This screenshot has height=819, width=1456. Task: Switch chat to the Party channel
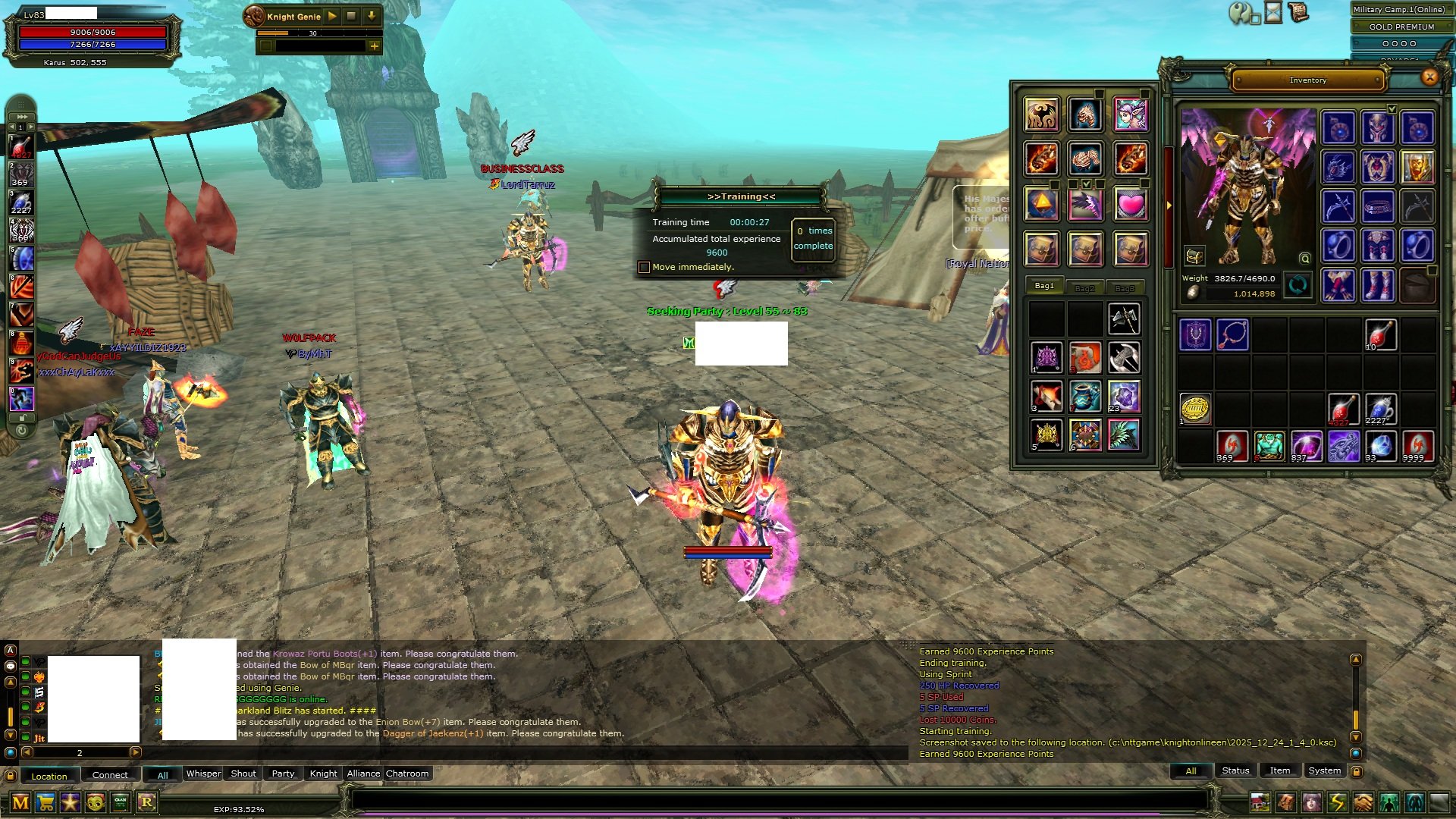click(x=283, y=773)
